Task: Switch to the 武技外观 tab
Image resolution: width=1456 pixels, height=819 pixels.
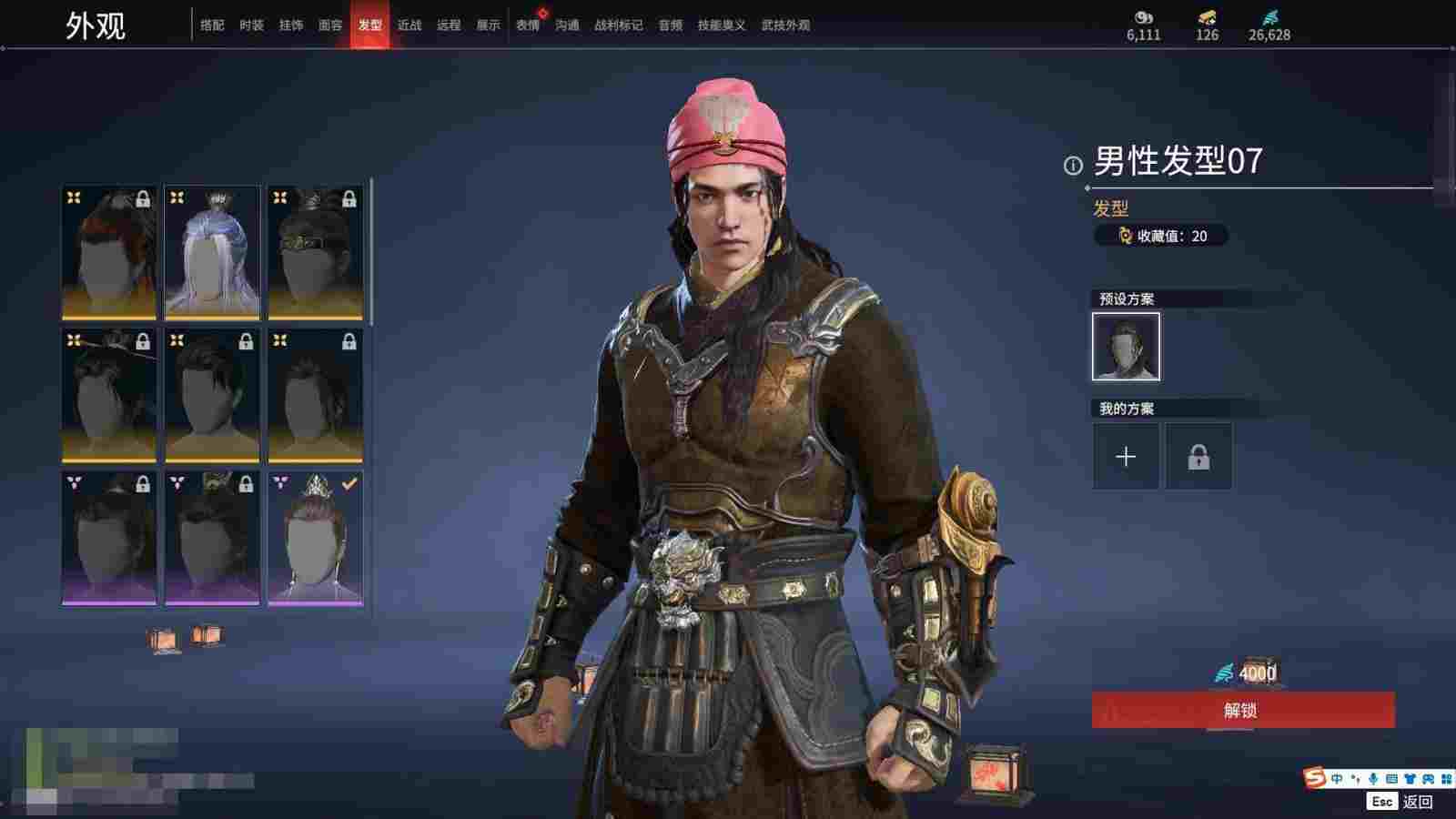Action: tap(785, 25)
